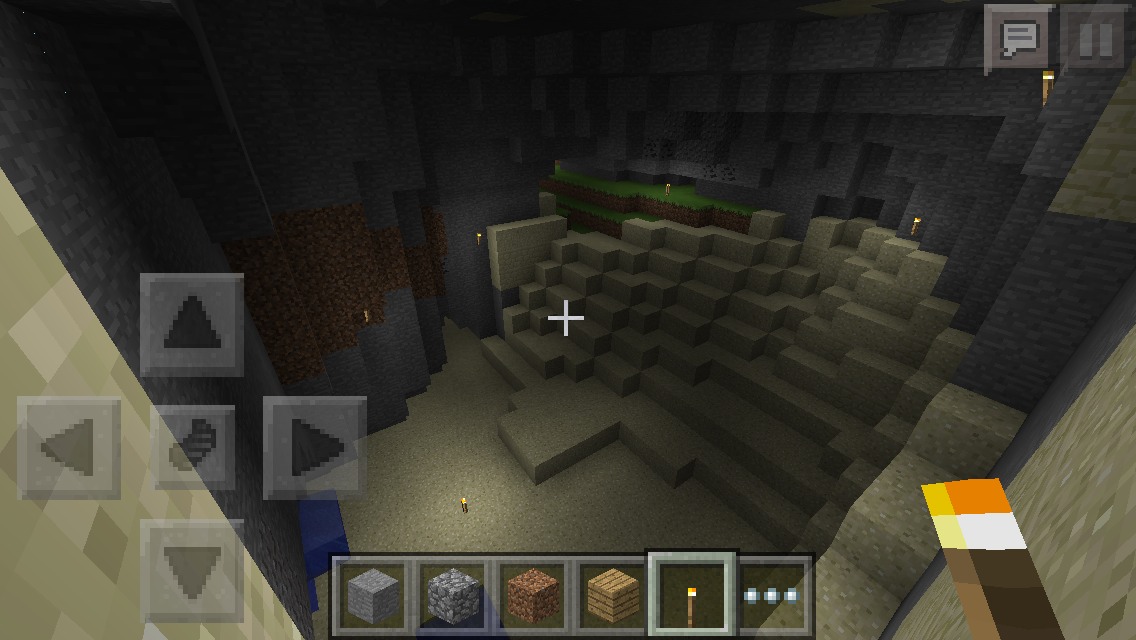This screenshot has width=1136, height=640.
Task: Select the wooden planks hotbar slot
Action: pos(612,595)
